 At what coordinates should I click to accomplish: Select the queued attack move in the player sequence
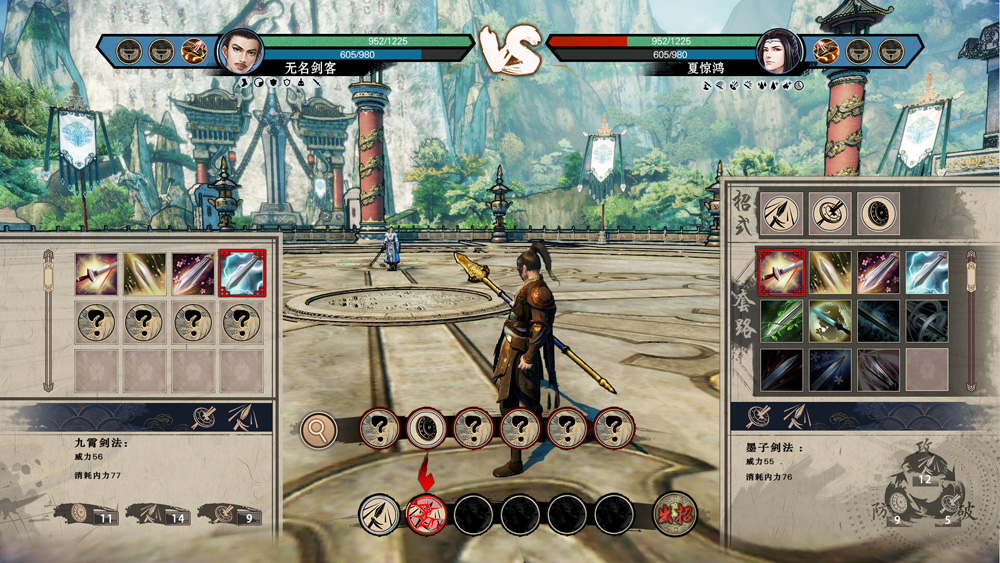[378, 514]
